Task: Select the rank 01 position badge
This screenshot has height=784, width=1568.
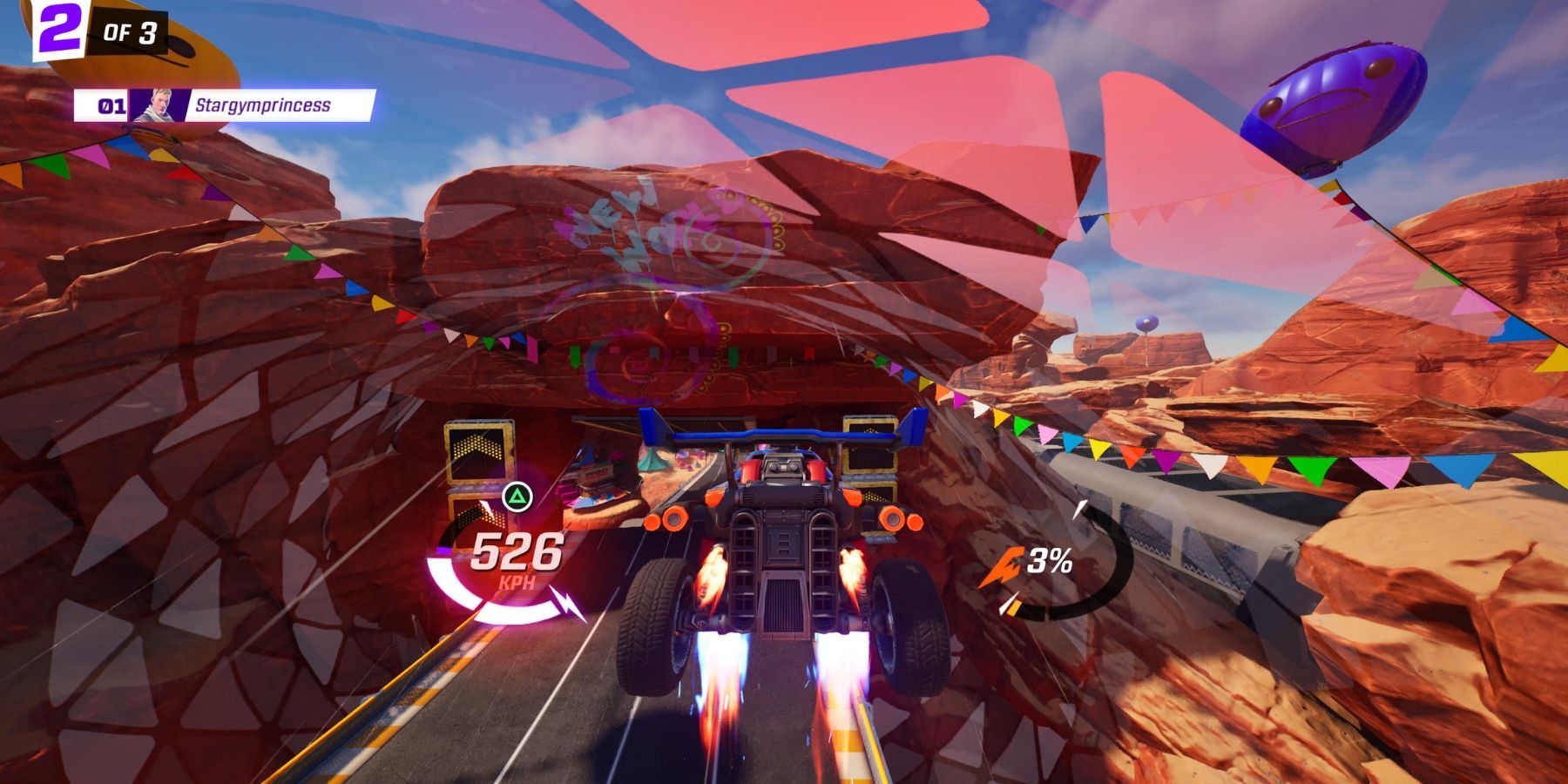Action: 111,104
